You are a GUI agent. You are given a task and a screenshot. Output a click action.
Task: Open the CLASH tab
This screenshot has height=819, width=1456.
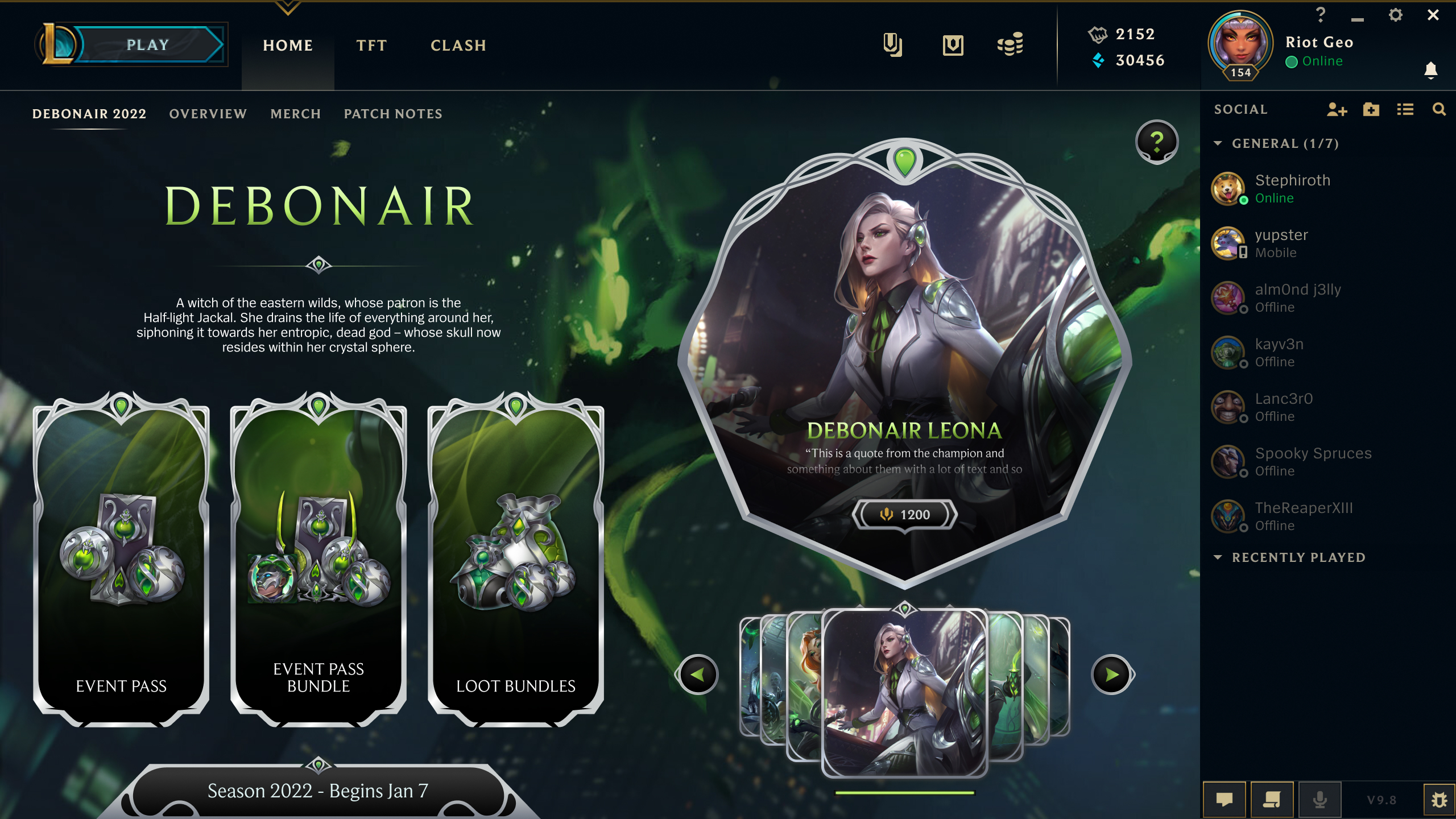click(x=458, y=45)
